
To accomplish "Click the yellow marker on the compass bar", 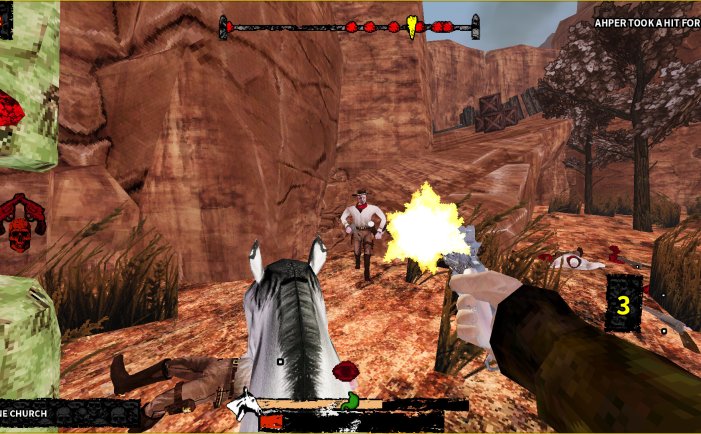I will [x=415, y=26].
